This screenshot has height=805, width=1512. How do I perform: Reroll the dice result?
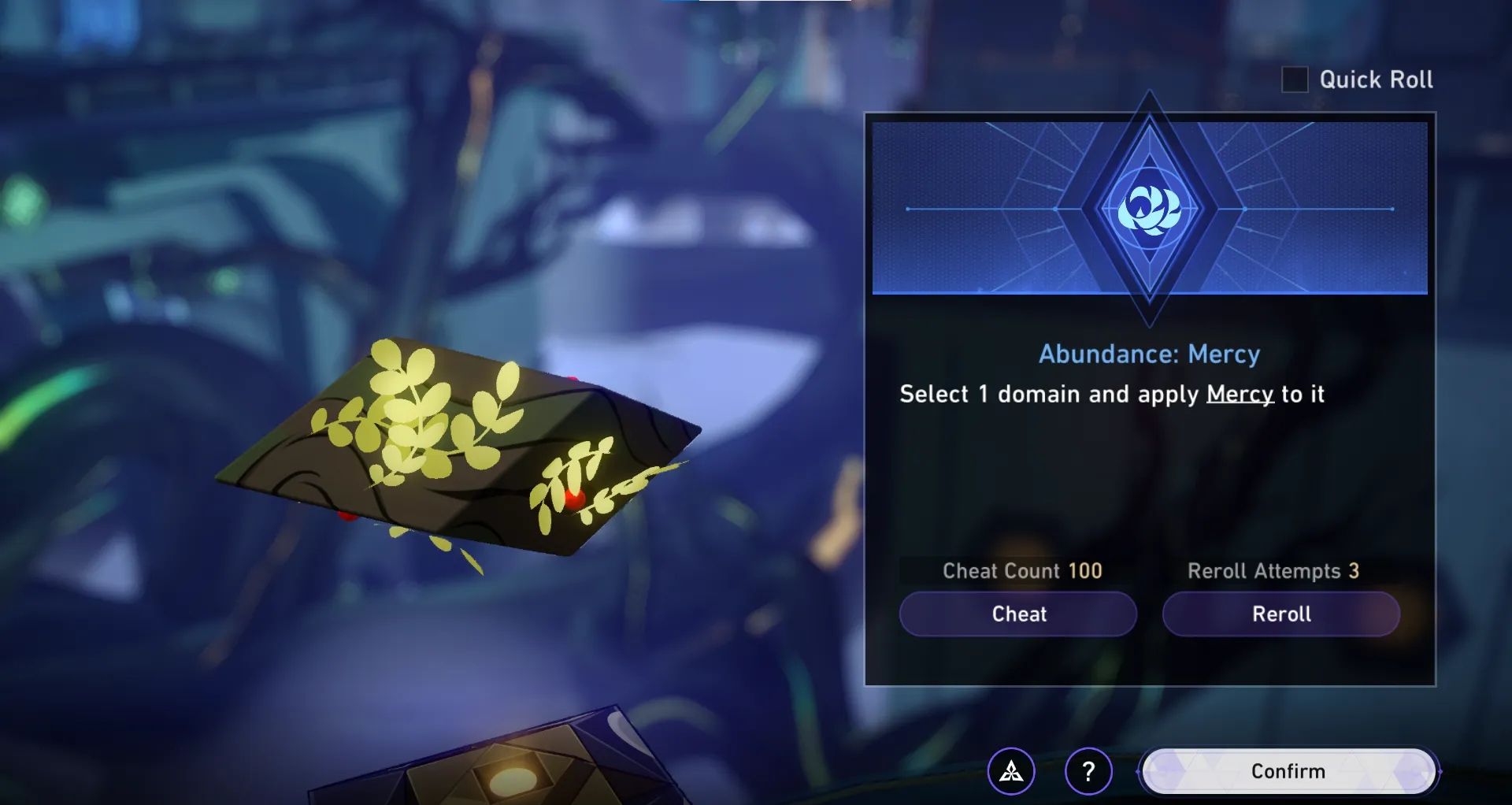pyautogui.click(x=1281, y=614)
